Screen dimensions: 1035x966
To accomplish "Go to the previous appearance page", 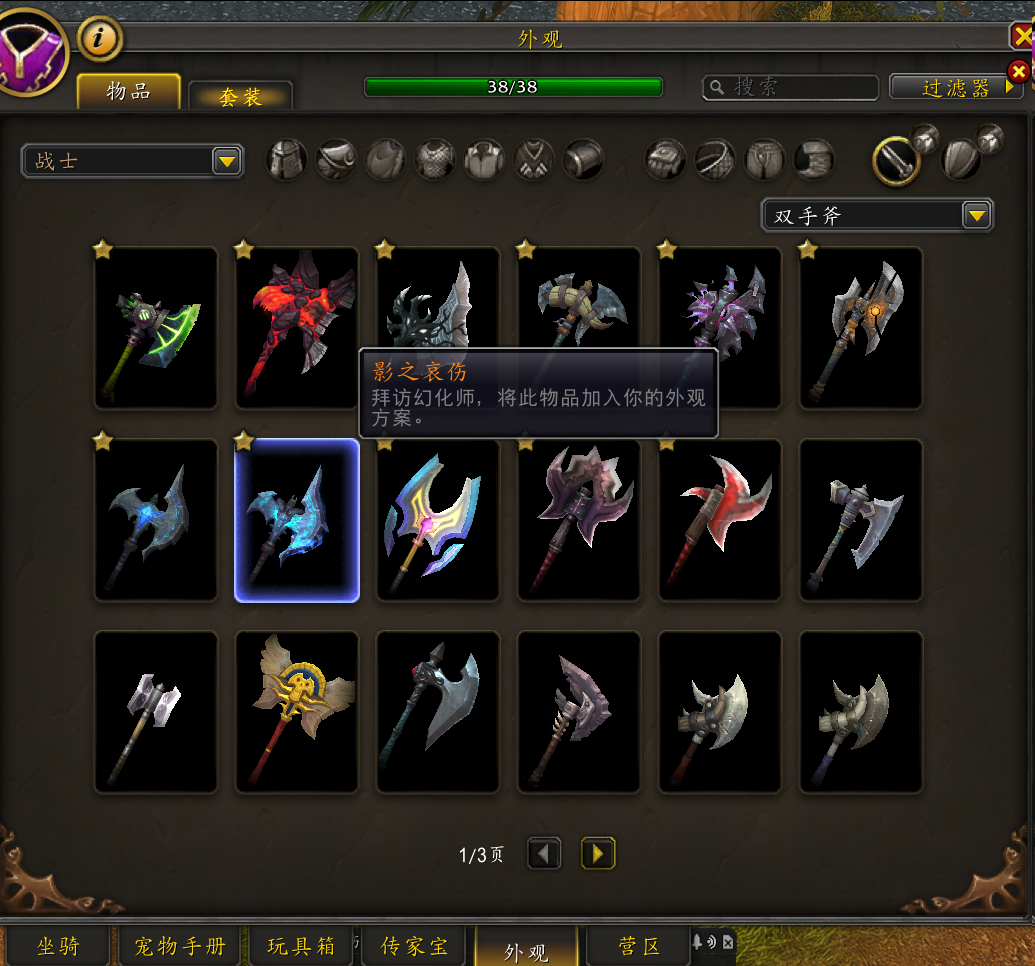I will tap(544, 853).
